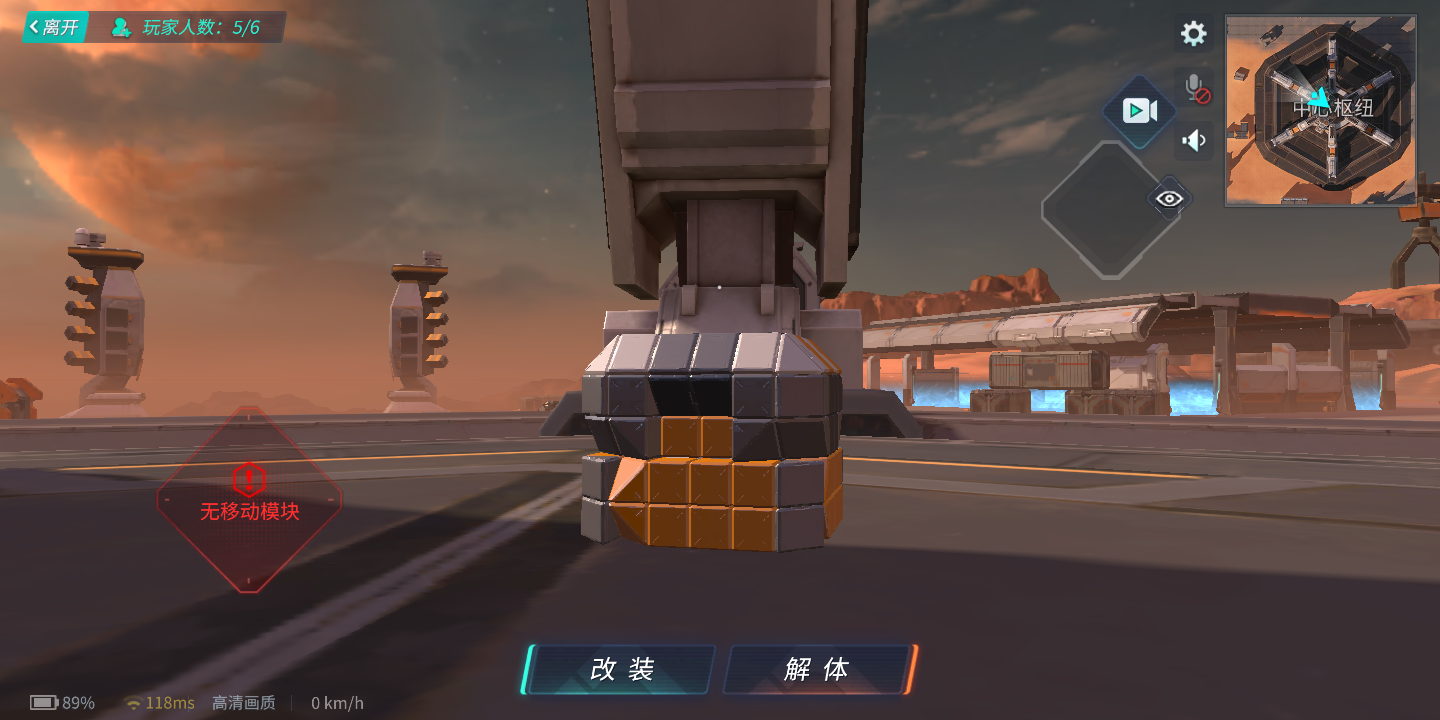
Task: Open the minimap in the corner
Action: 1320,110
